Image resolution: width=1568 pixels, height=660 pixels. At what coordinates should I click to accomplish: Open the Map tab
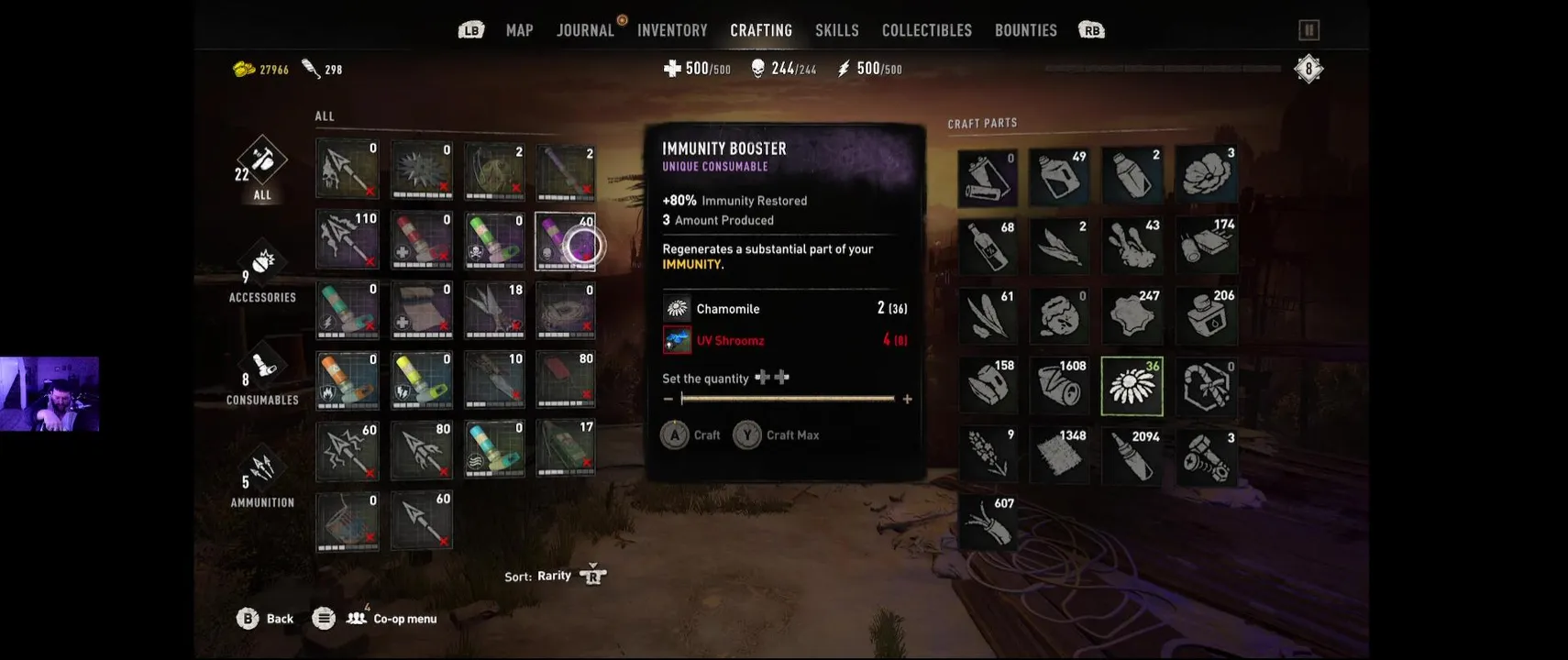pos(519,30)
